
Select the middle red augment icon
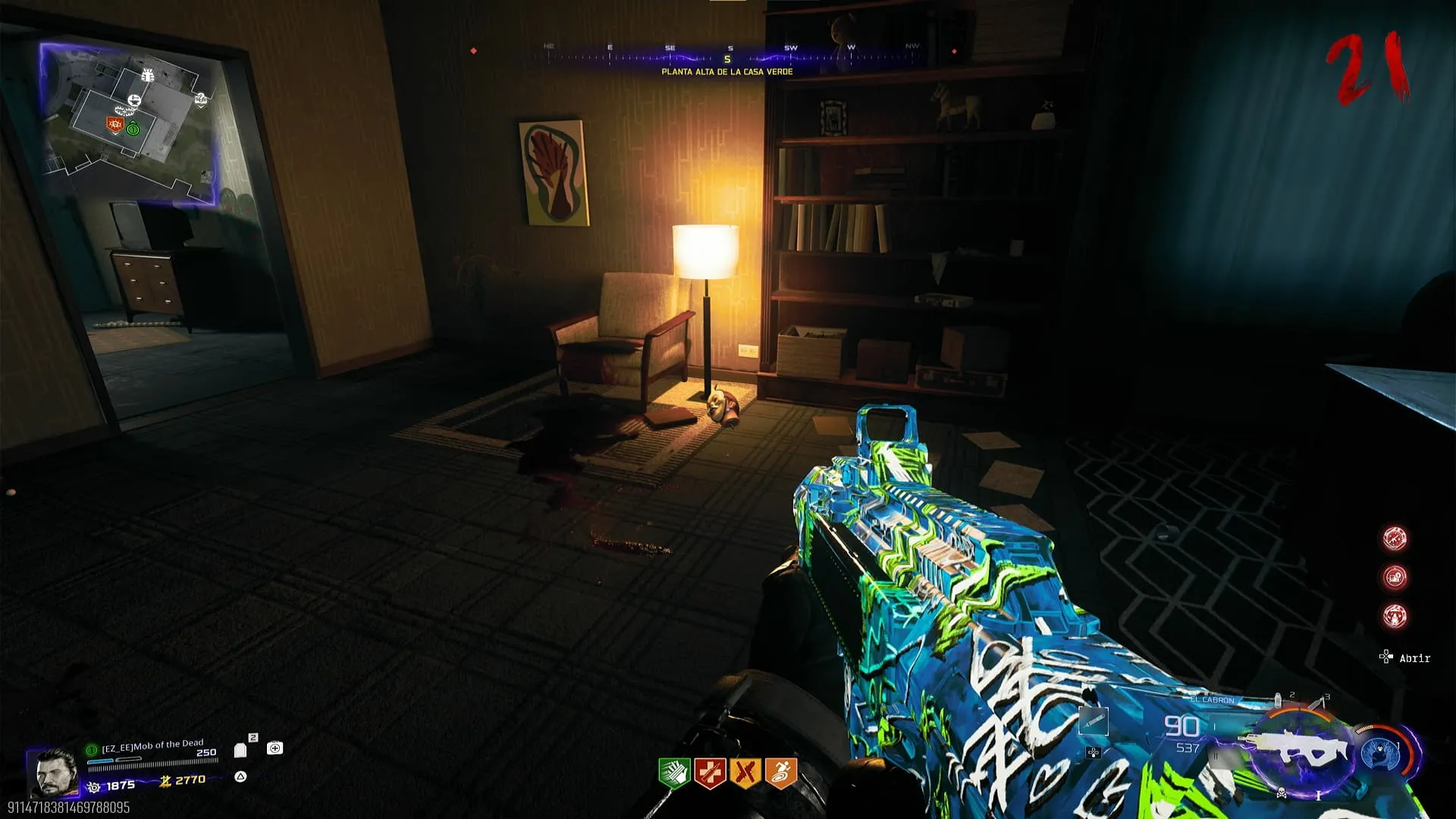pyautogui.click(x=1395, y=577)
